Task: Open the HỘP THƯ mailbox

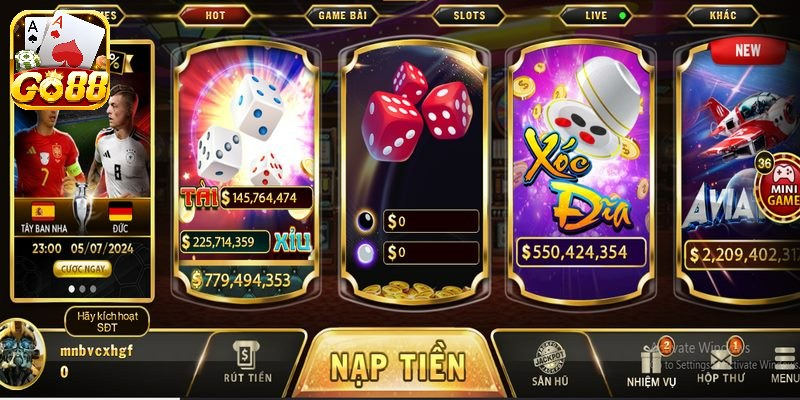Action: coord(721,366)
